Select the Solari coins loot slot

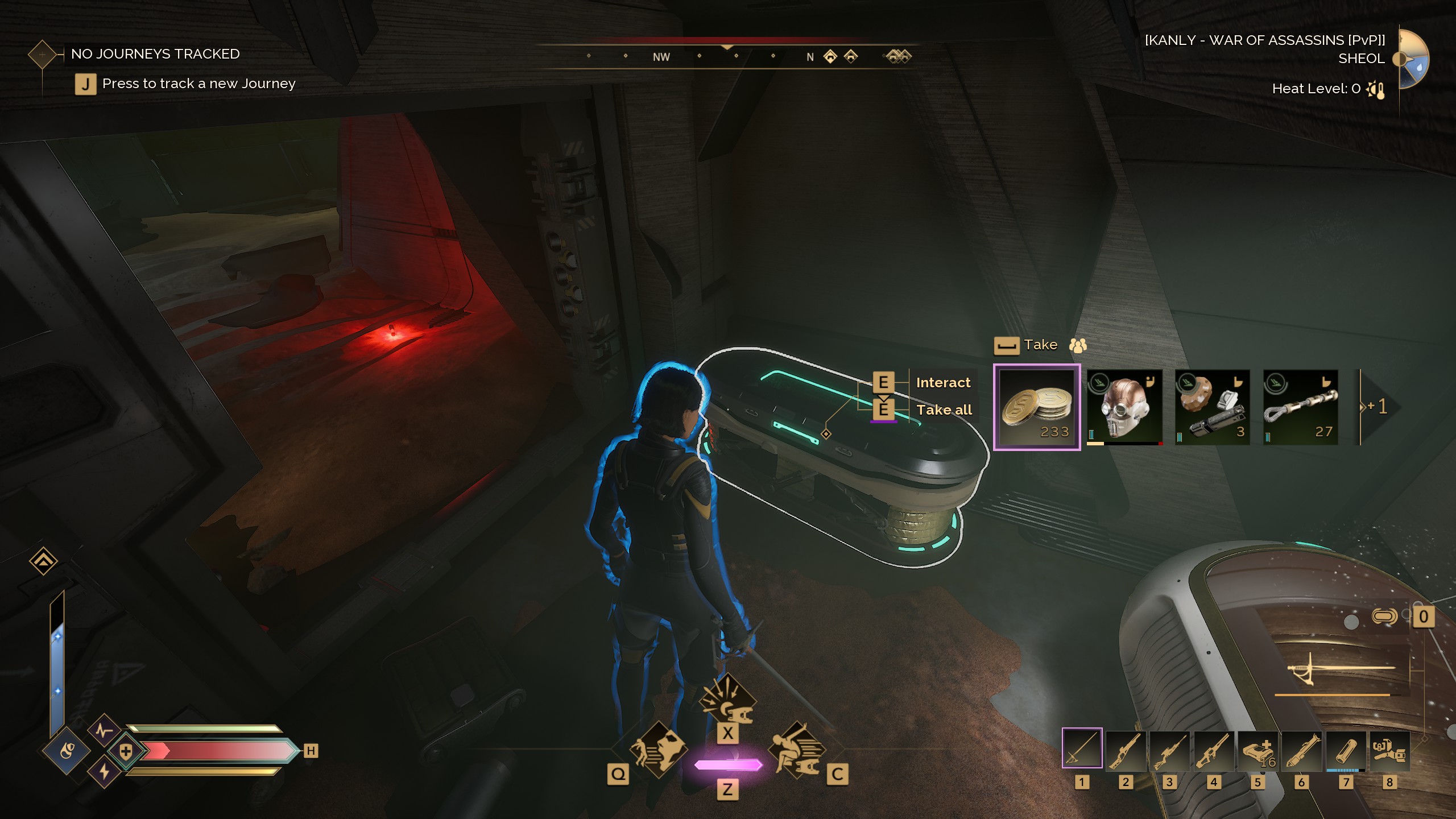tap(1036, 407)
